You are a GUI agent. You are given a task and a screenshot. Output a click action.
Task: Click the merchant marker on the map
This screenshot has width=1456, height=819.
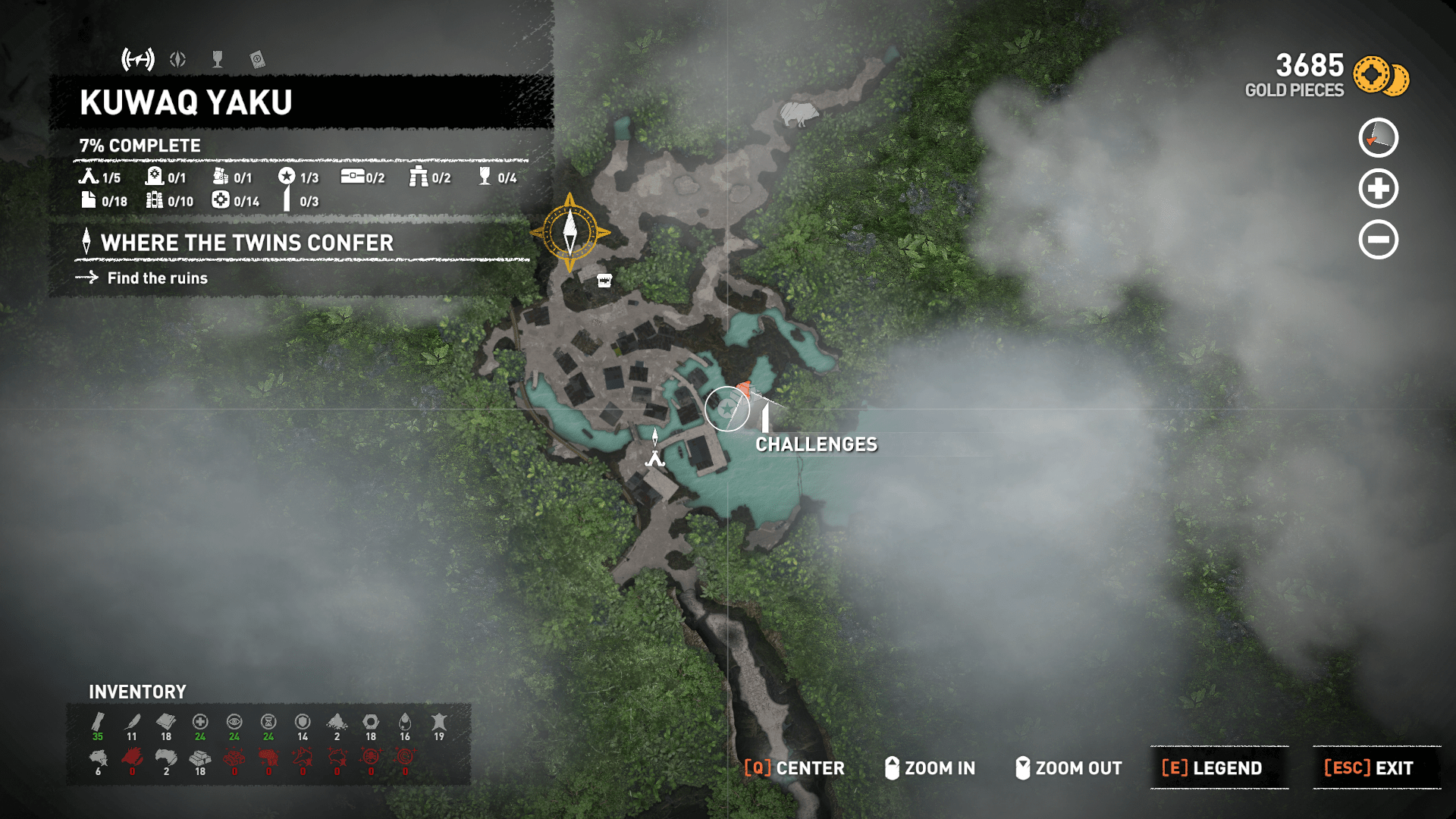604,281
